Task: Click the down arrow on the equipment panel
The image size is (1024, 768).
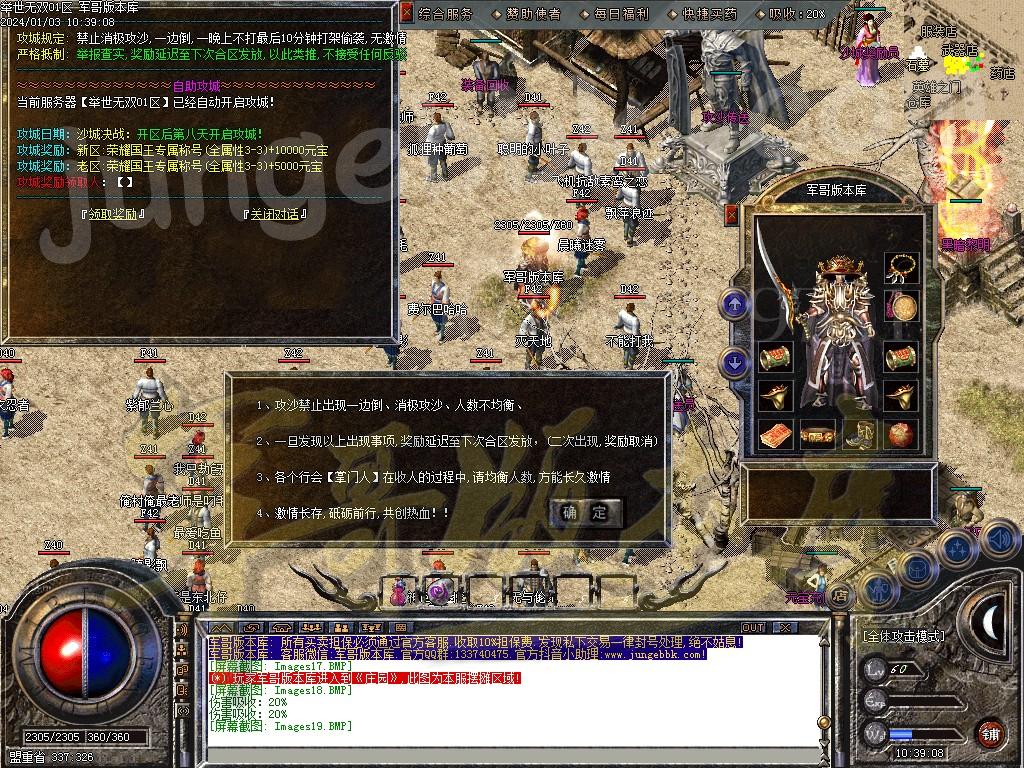Action: (735, 363)
